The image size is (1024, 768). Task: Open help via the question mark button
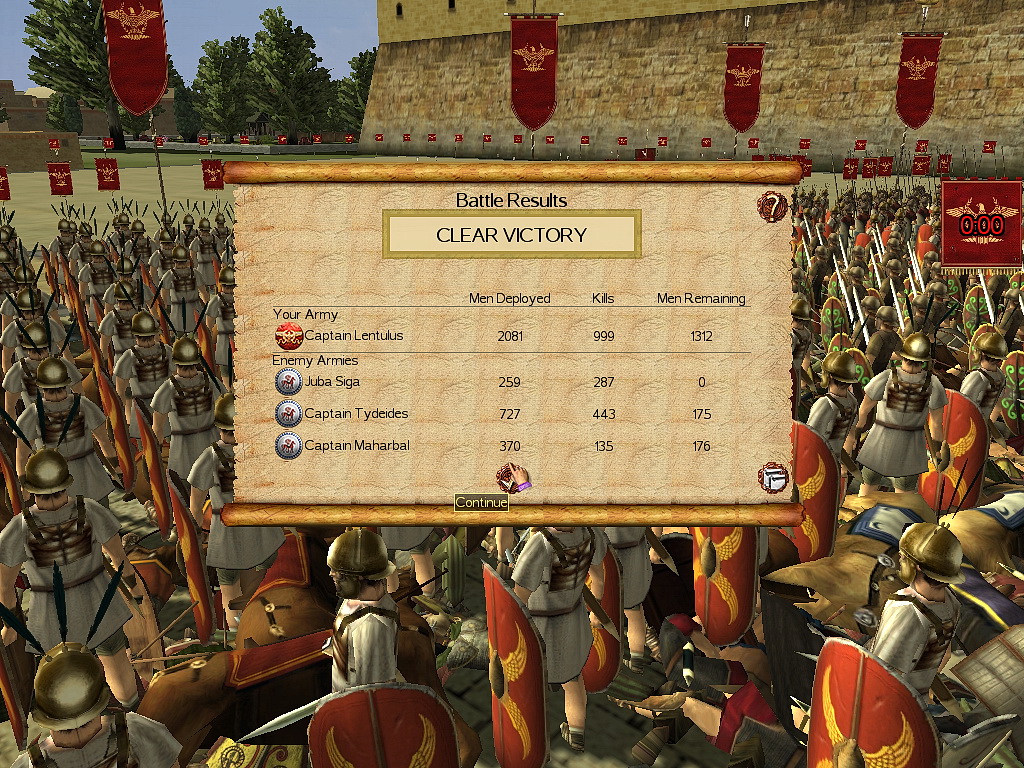pyautogui.click(x=772, y=208)
